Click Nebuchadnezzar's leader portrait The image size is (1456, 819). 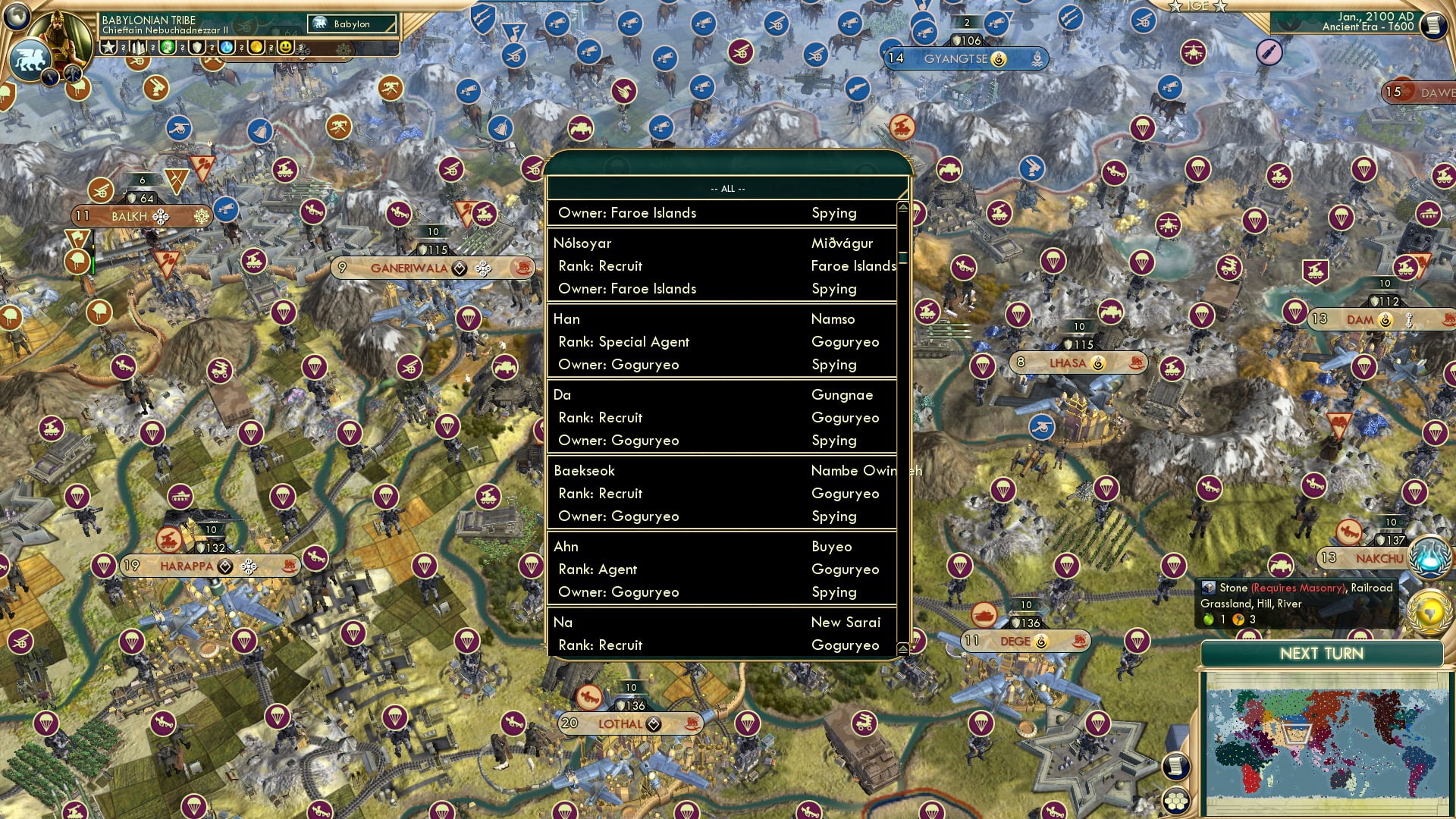coord(60,36)
